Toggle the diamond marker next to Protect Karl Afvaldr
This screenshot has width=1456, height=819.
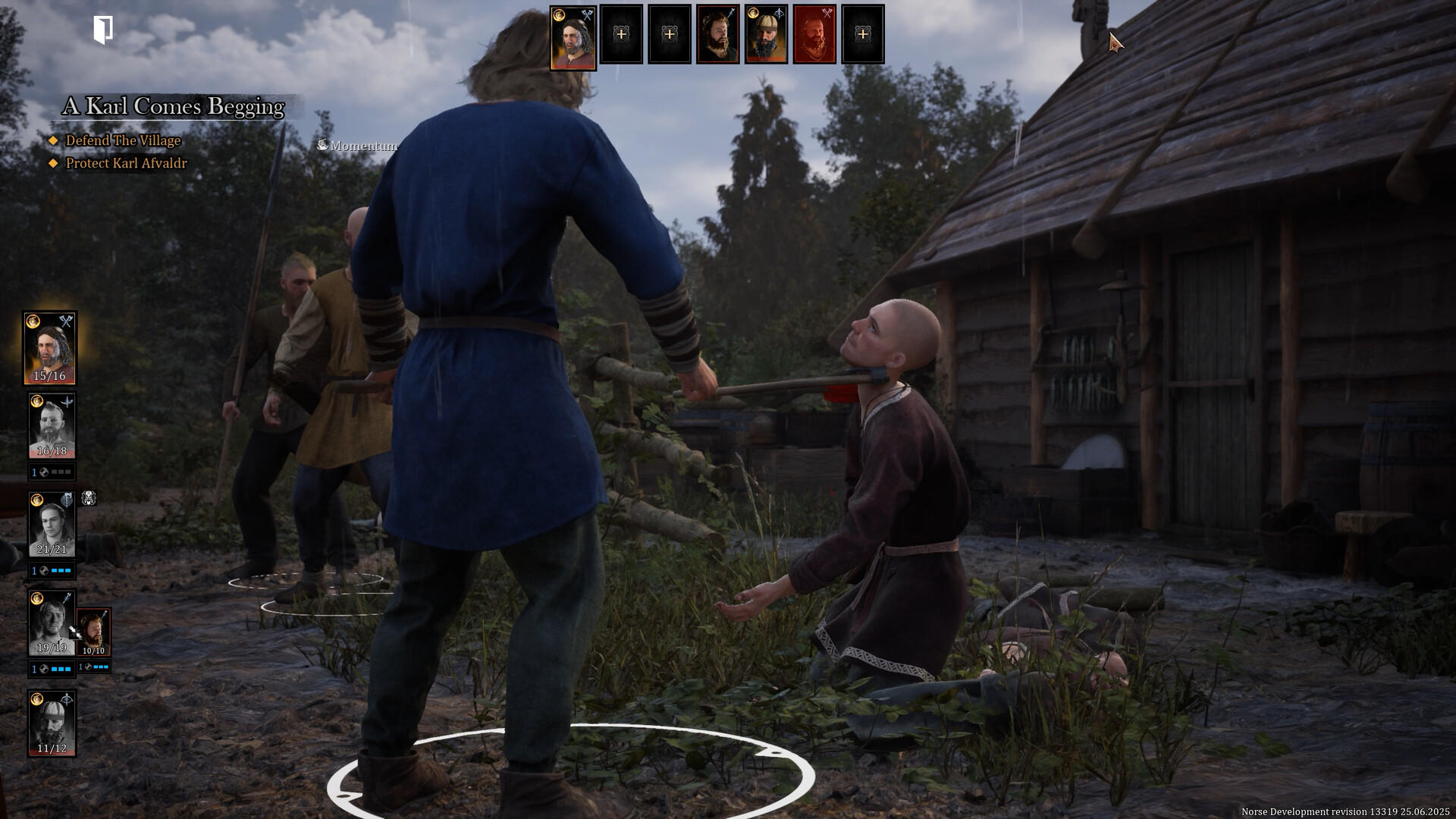[54, 163]
